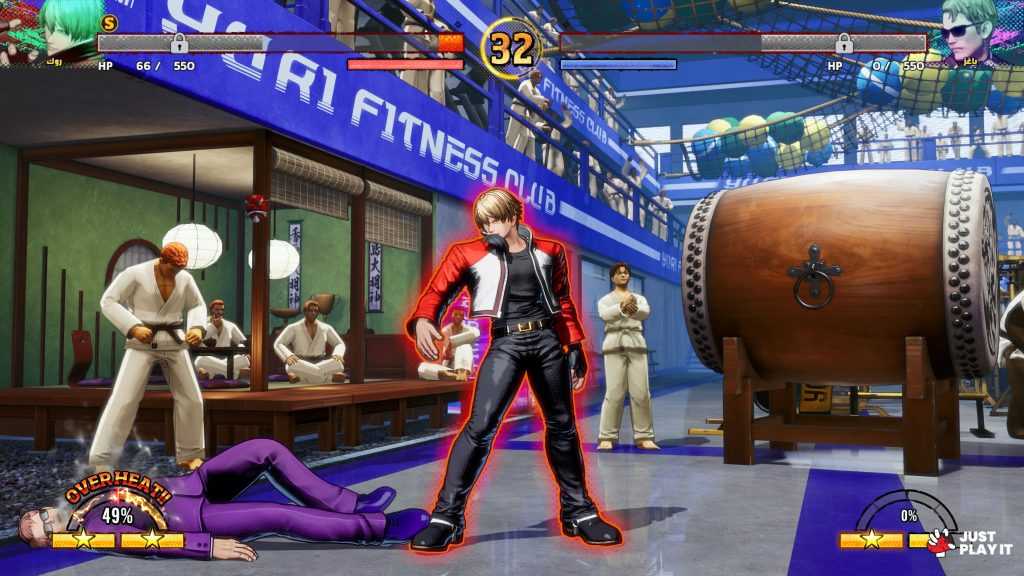
Task: Click the padlock on the right health bar
Action: coord(844,43)
